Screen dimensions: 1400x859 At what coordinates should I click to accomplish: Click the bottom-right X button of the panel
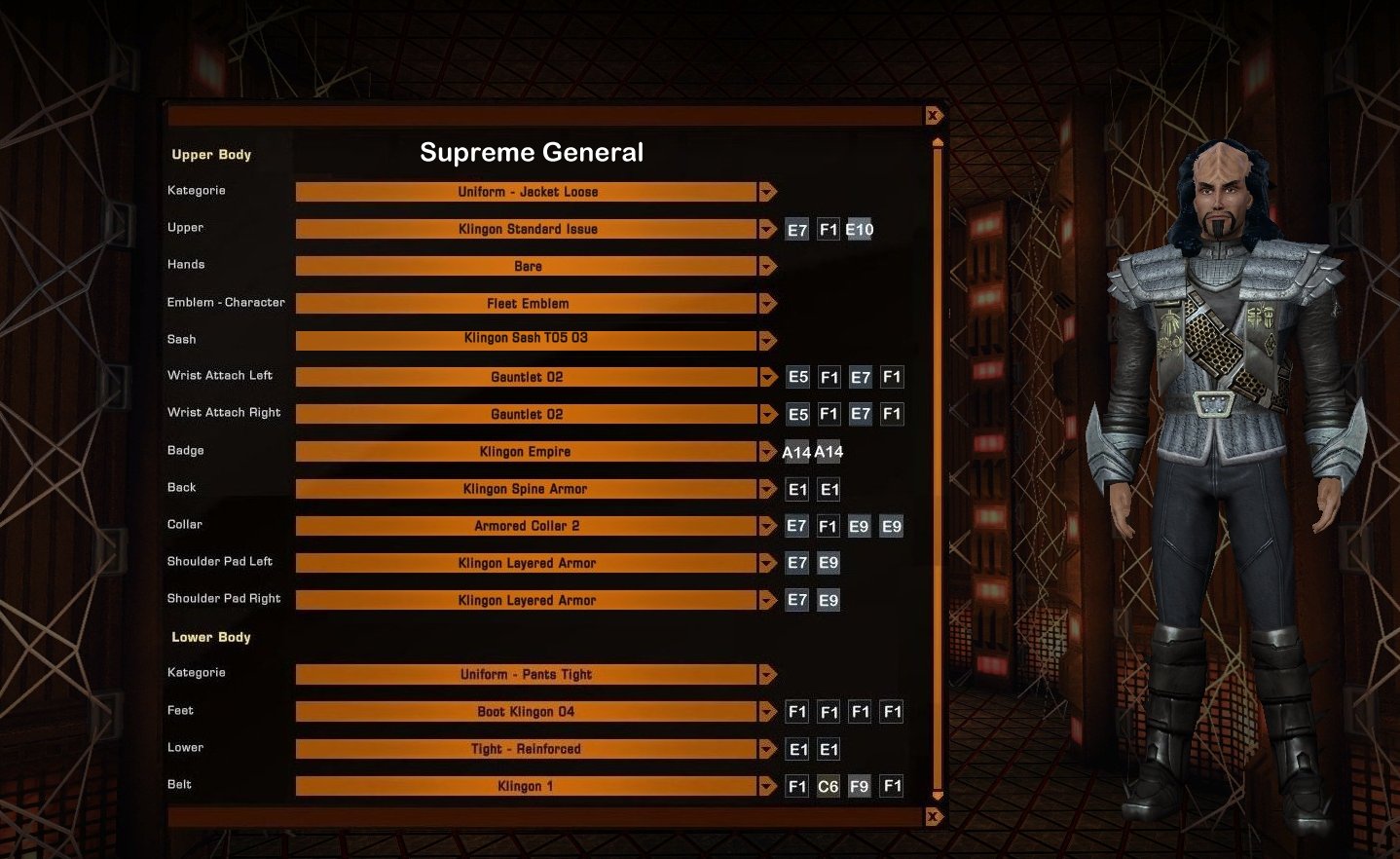[x=934, y=816]
